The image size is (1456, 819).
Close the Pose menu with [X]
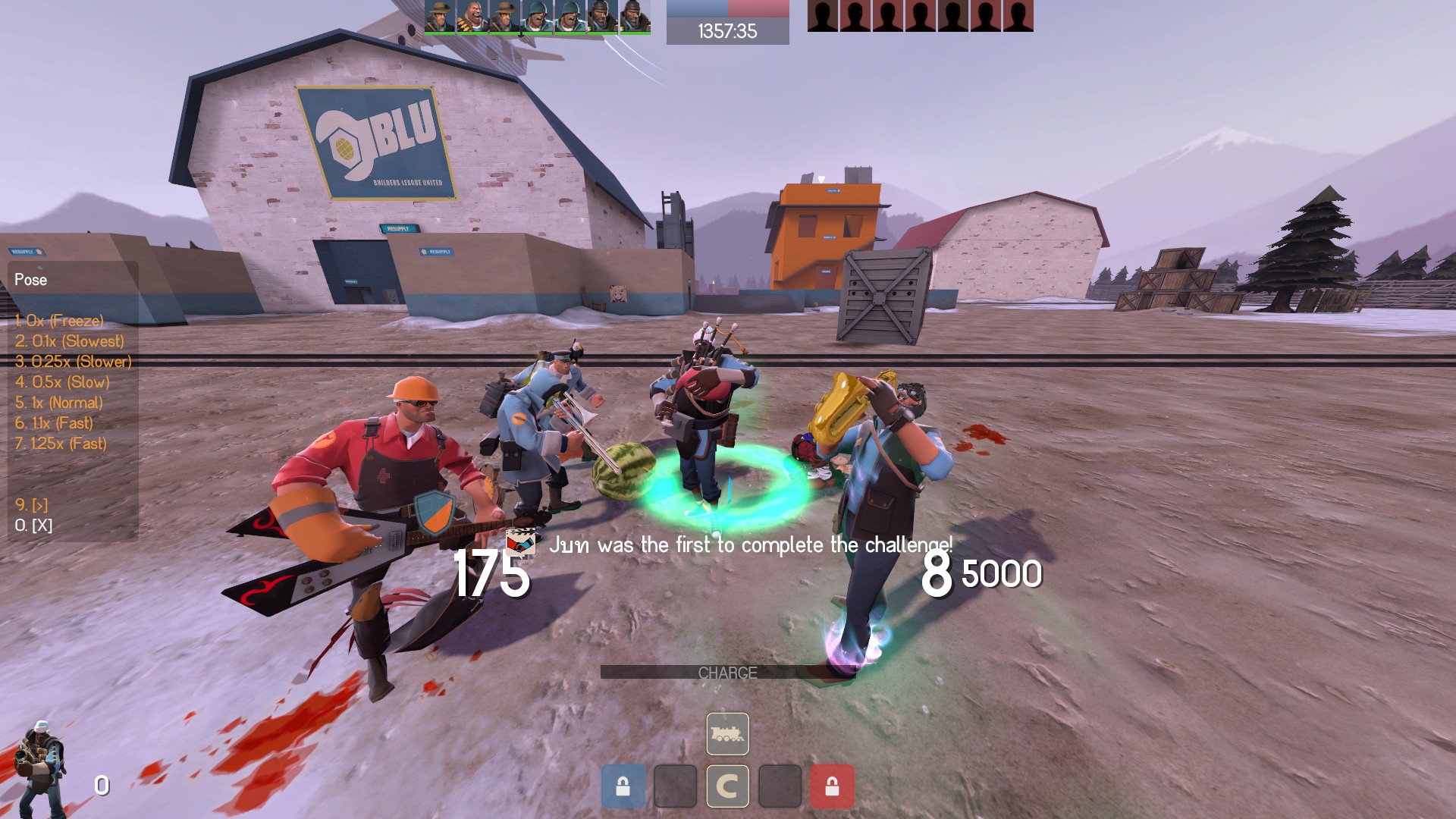(33, 526)
